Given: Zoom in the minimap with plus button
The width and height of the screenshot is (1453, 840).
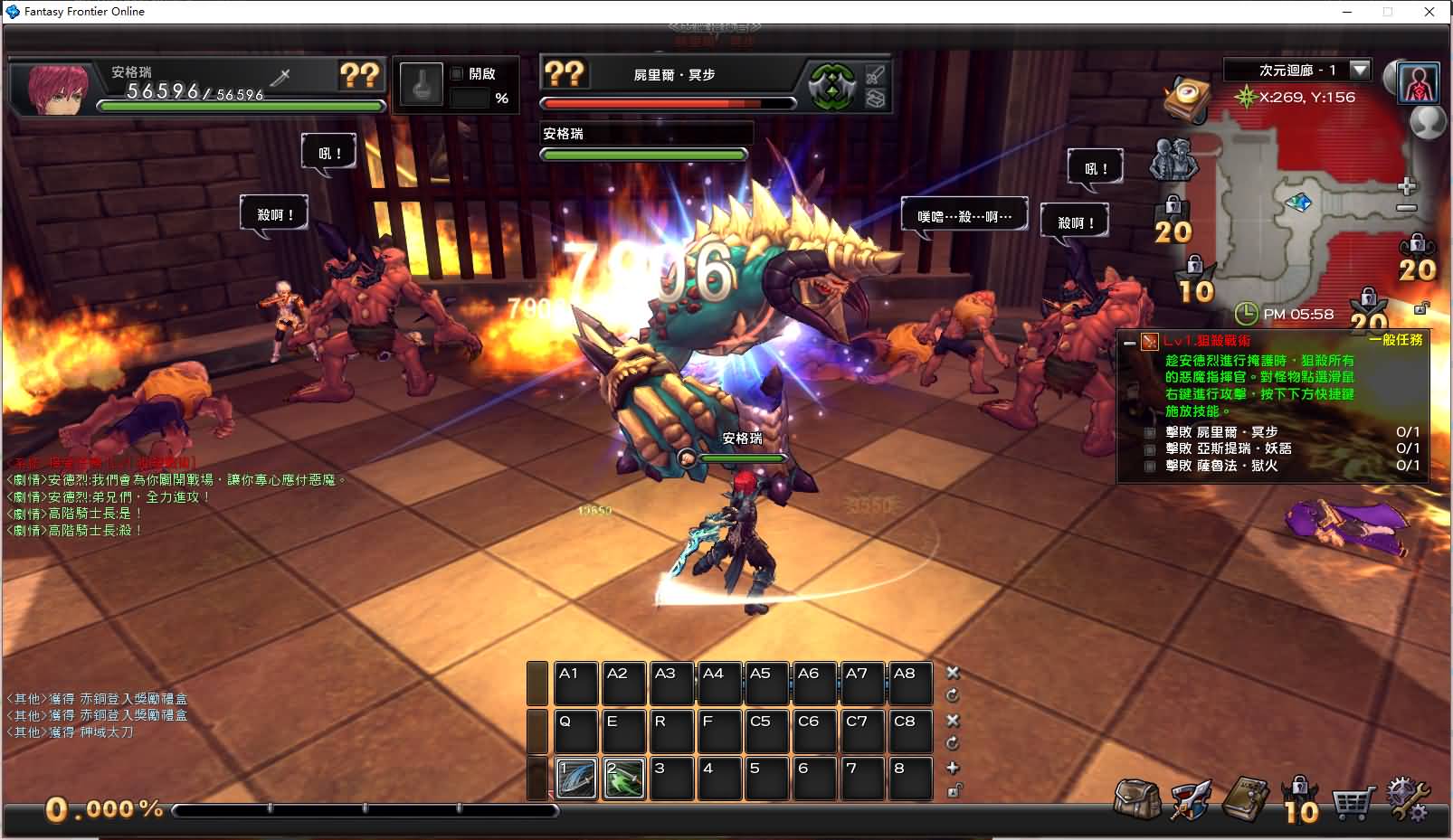Looking at the screenshot, I should [x=1406, y=187].
